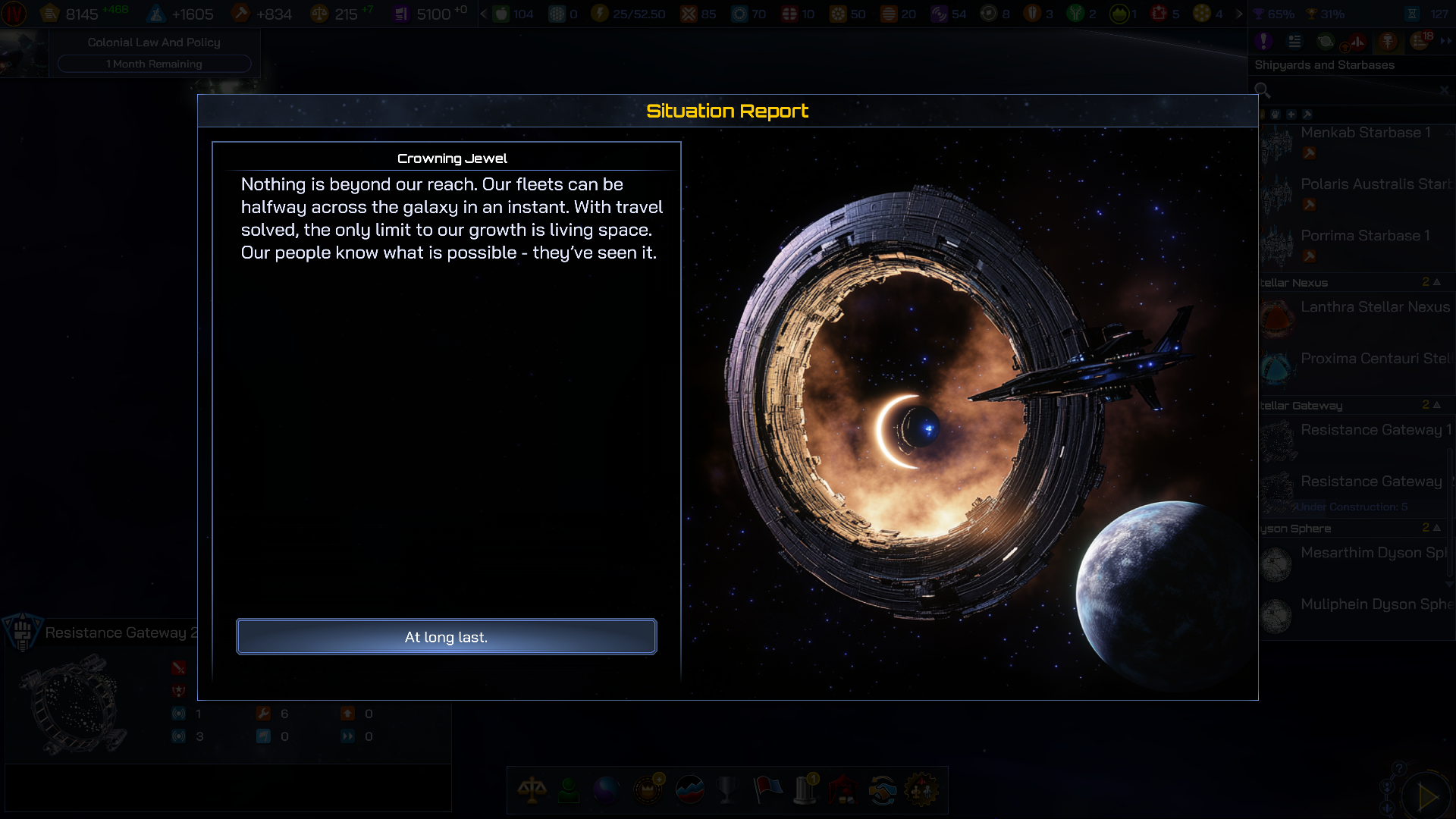Collapse the Dyson Sphere group
The width and height of the screenshot is (1456, 819).
click(1436, 528)
